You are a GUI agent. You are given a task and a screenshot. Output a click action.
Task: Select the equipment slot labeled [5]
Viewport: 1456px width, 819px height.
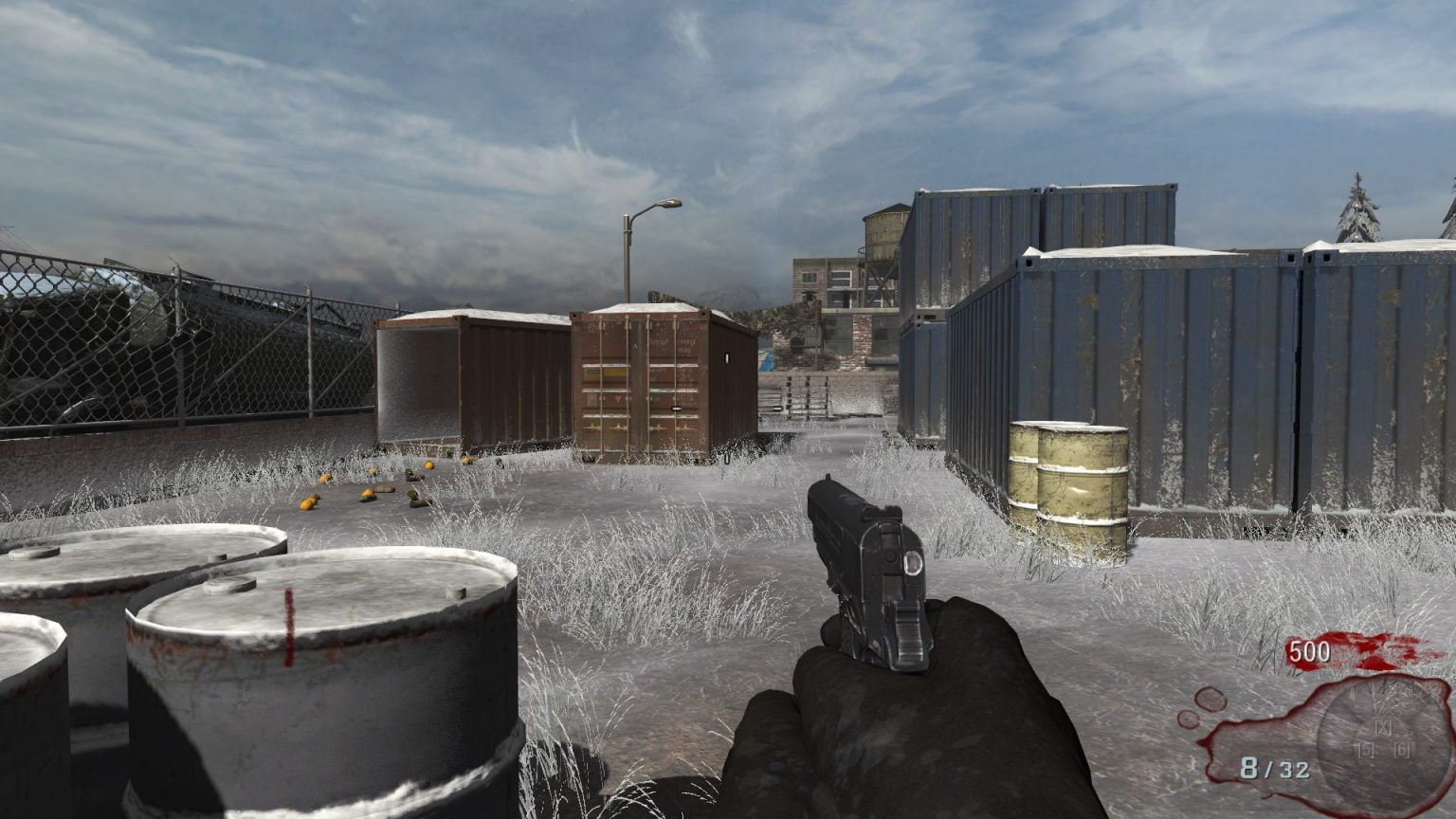pos(1366,749)
